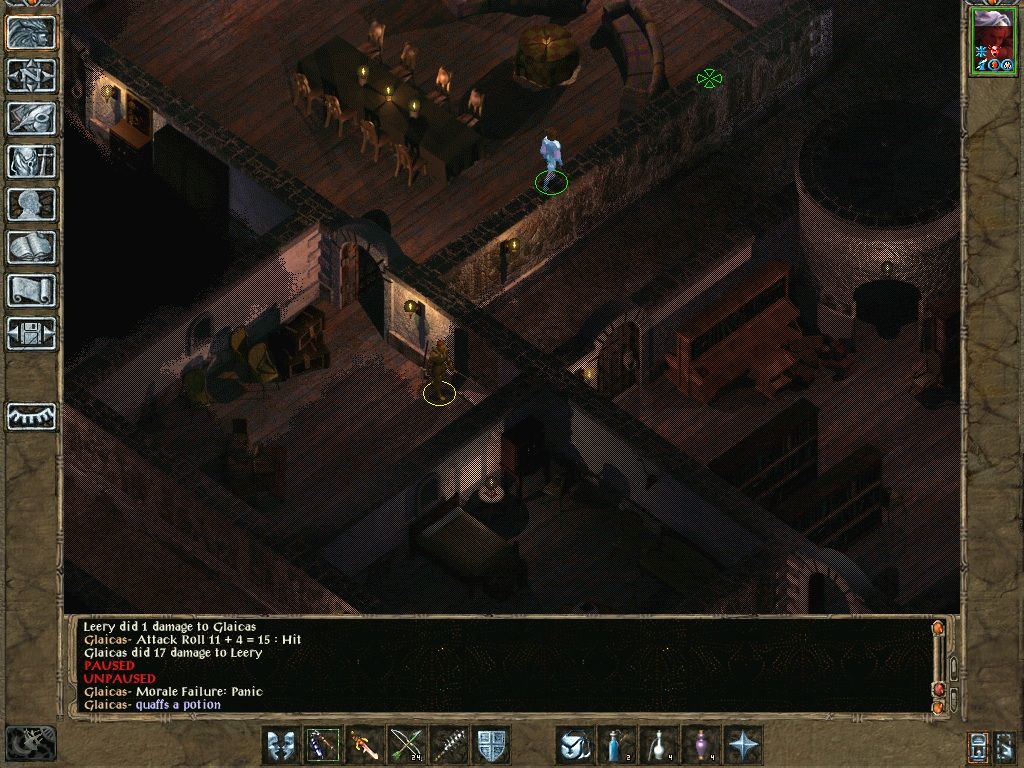
Task: Equip the flaming sword weapon slot
Action: pos(365,745)
